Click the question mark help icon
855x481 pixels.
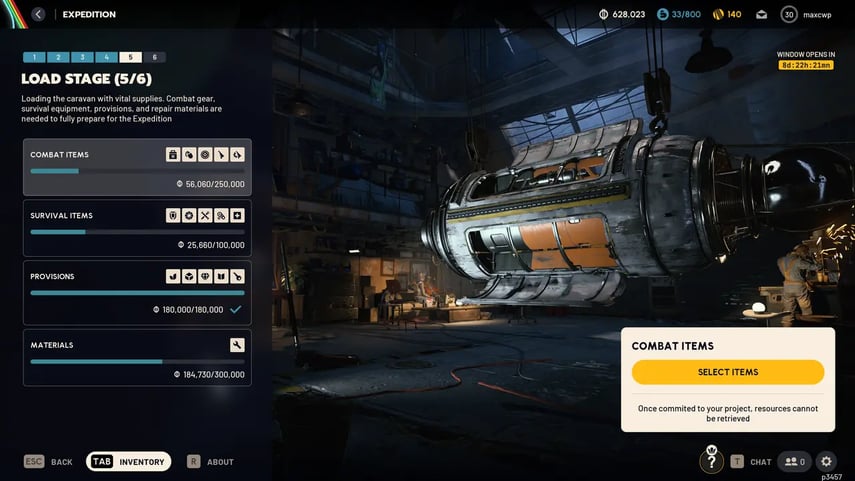coord(711,461)
